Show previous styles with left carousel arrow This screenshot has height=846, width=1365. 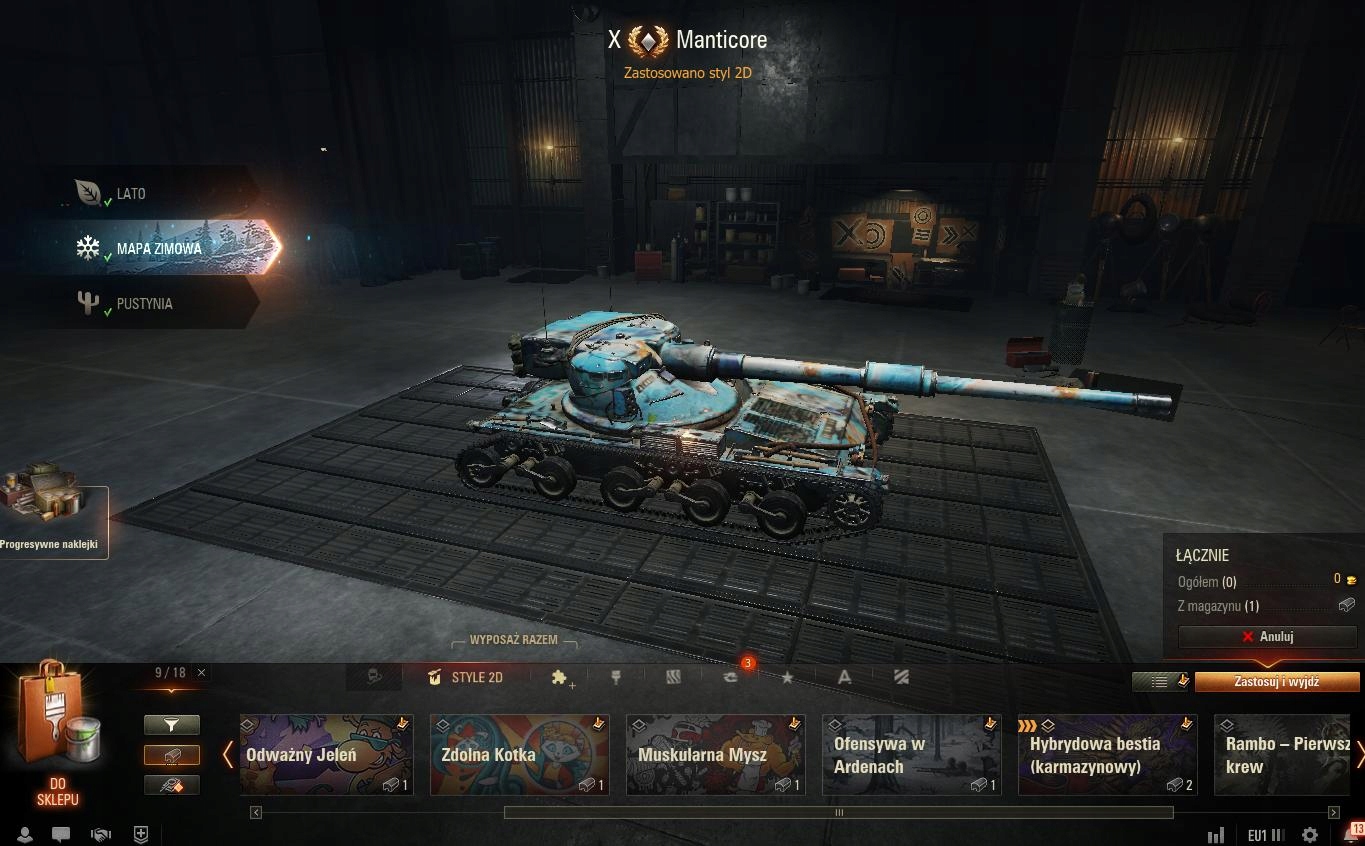click(x=228, y=755)
